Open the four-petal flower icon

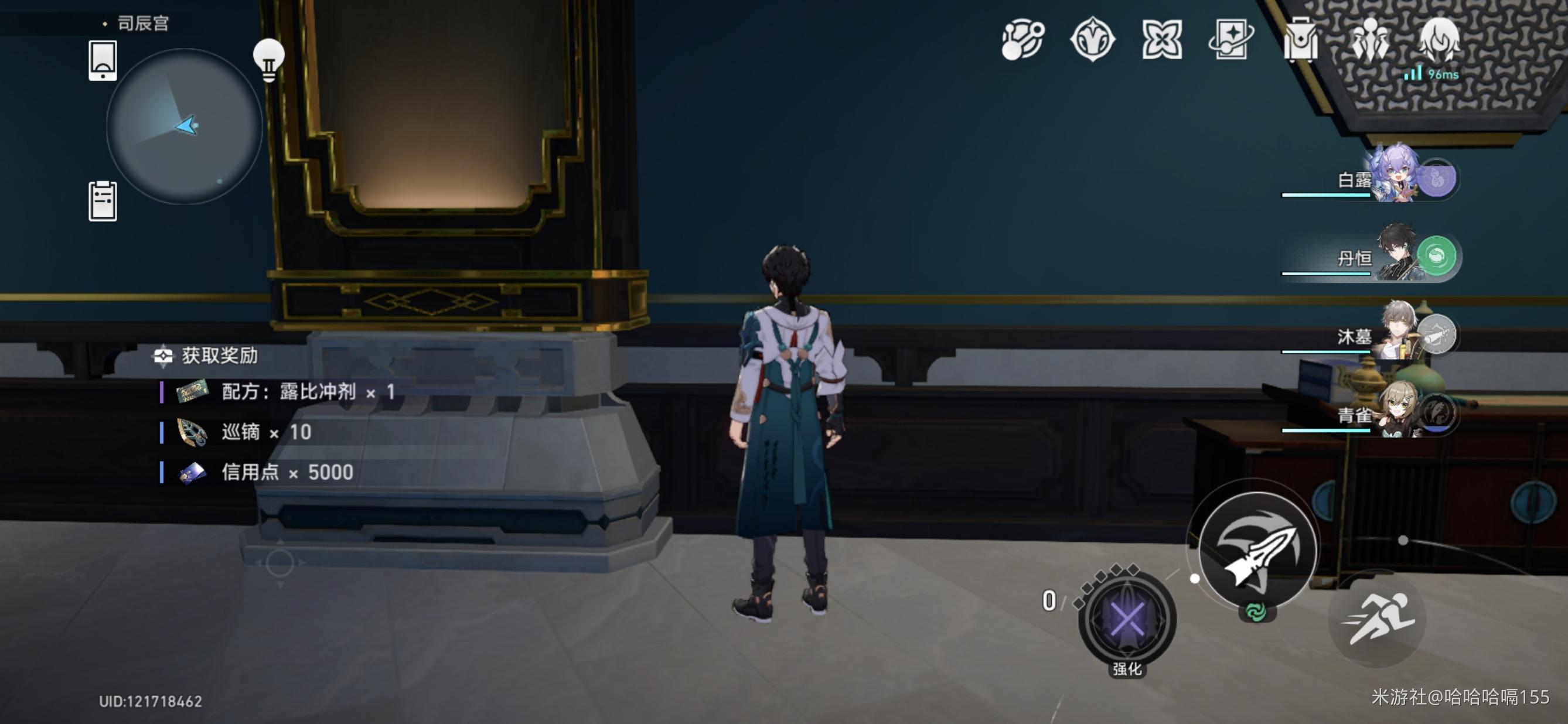(x=1161, y=39)
